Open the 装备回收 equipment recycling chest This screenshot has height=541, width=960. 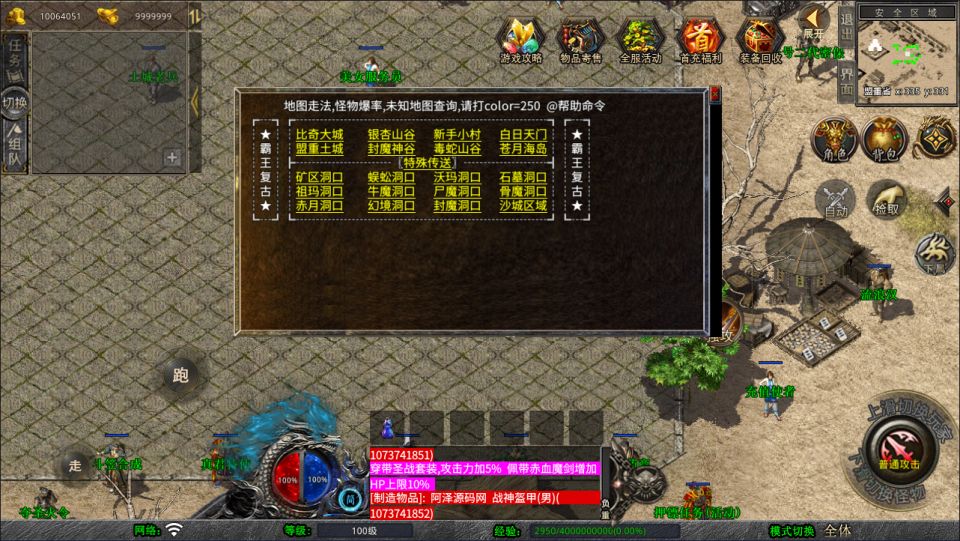[x=761, y=40]
